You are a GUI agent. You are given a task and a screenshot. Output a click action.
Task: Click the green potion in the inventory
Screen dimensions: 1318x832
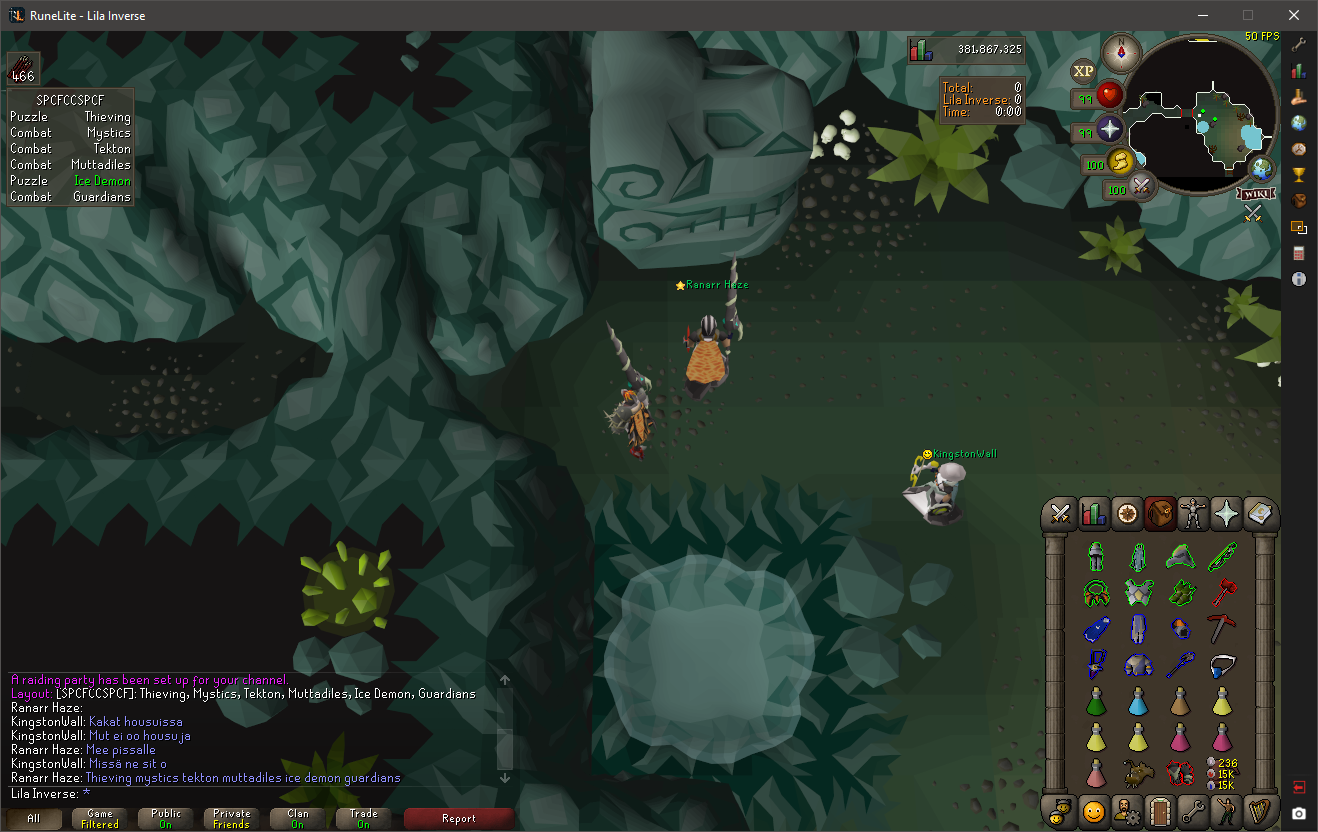click(1097, 701)
